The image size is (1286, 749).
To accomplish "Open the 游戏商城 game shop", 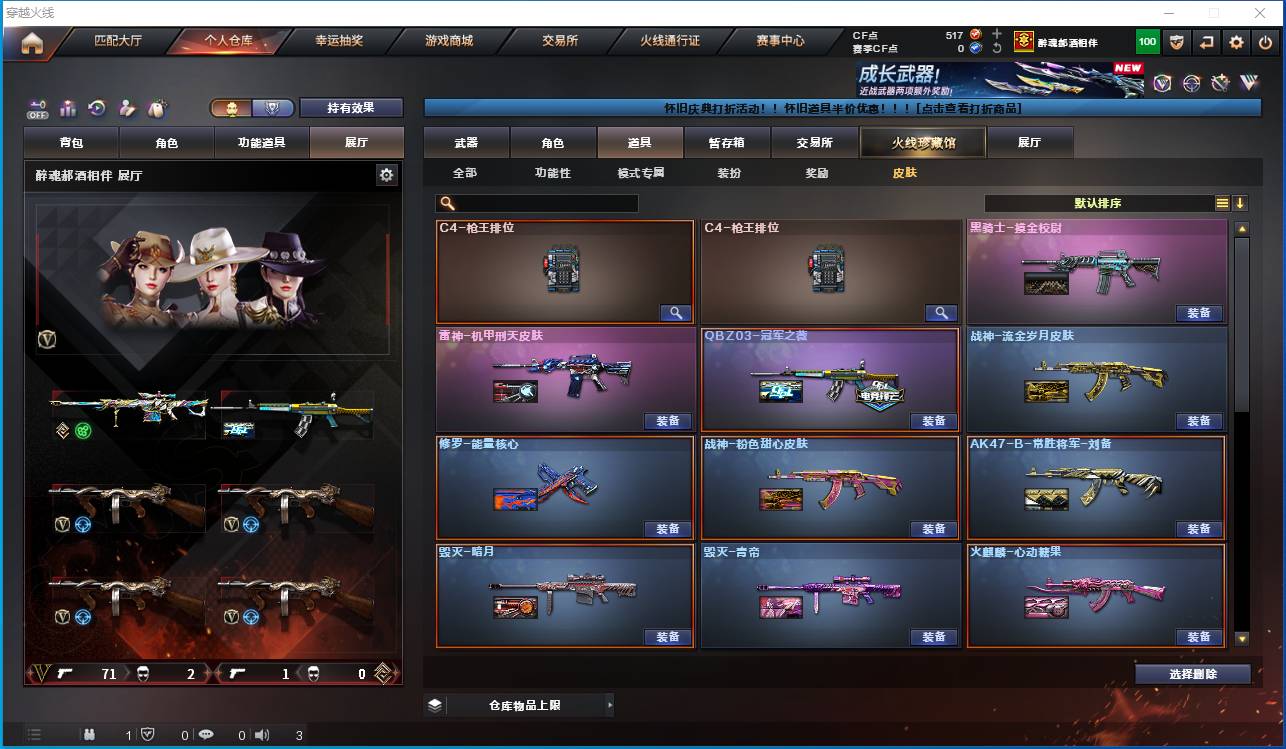I will pyautogui.click(x=449, y=41).
